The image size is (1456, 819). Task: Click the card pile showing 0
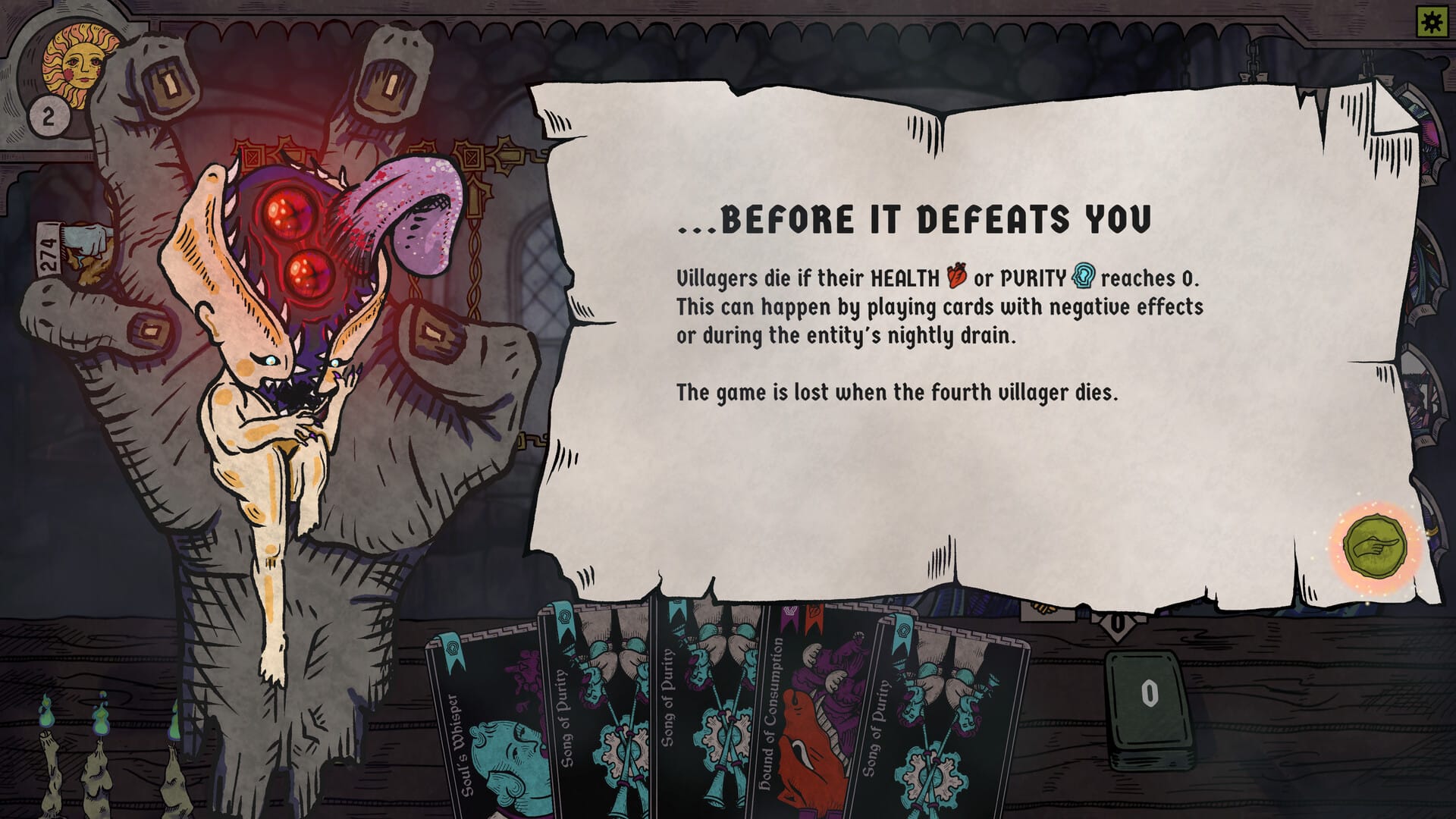tap(1150, 698)
